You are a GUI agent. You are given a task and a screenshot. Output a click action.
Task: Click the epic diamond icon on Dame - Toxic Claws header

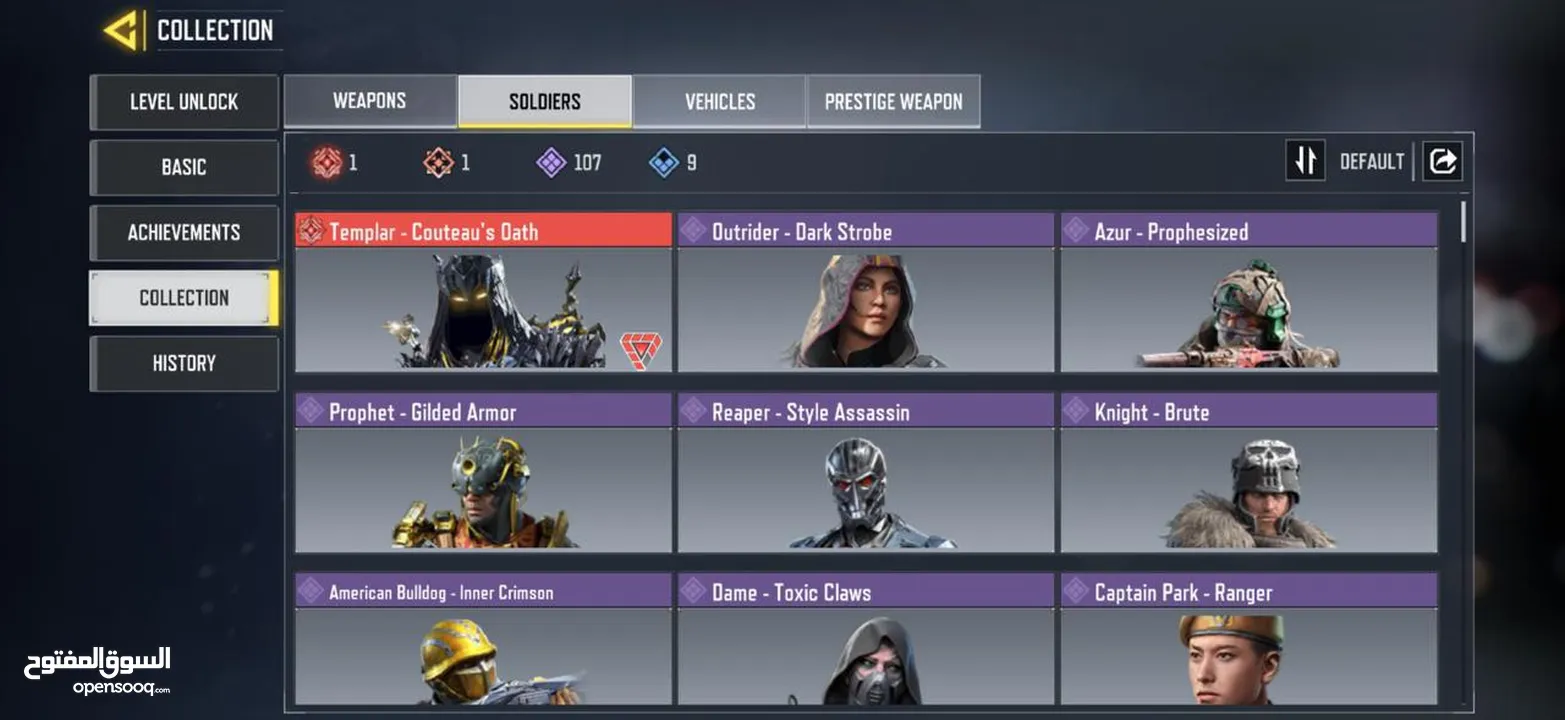click(x=692, y=592)
